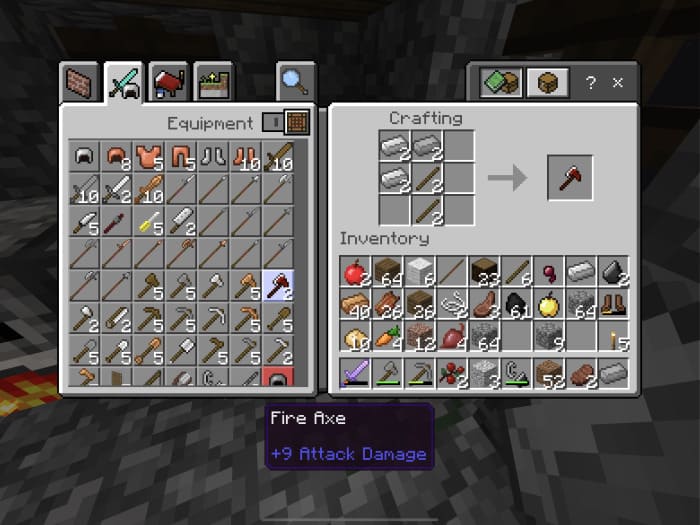
Task: Switch to the Nature grass block tab
Action: click(x=213, y=83)
